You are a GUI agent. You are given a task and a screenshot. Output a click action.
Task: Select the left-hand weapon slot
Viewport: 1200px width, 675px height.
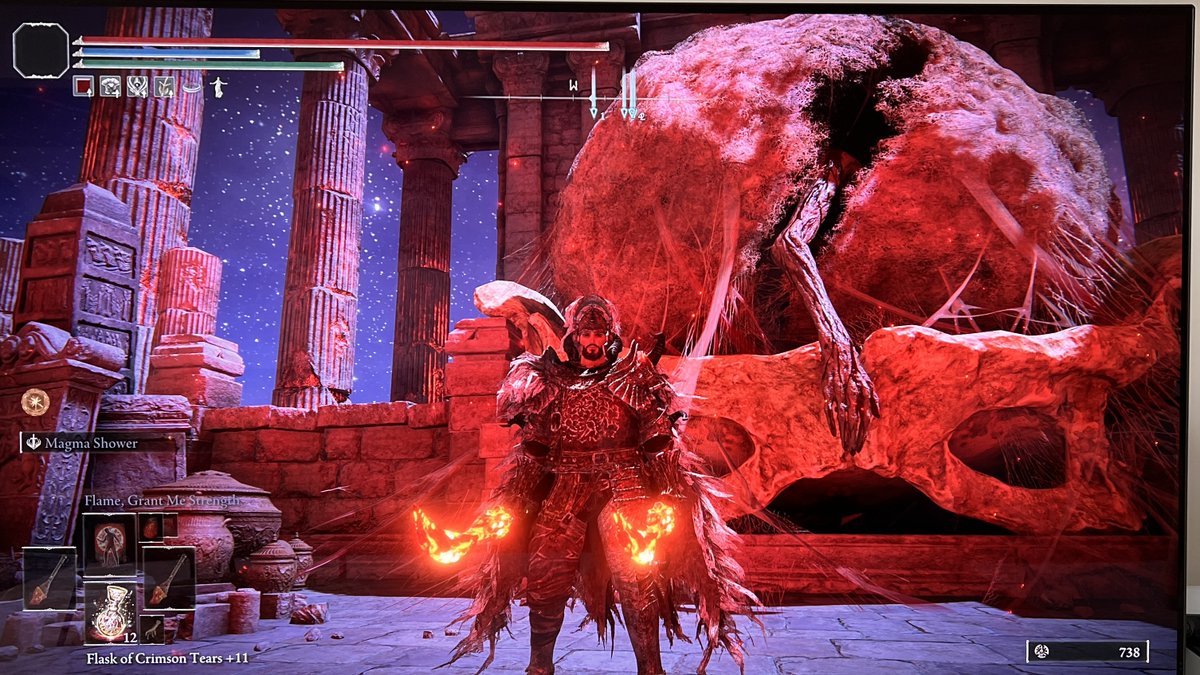pos(49,577)
